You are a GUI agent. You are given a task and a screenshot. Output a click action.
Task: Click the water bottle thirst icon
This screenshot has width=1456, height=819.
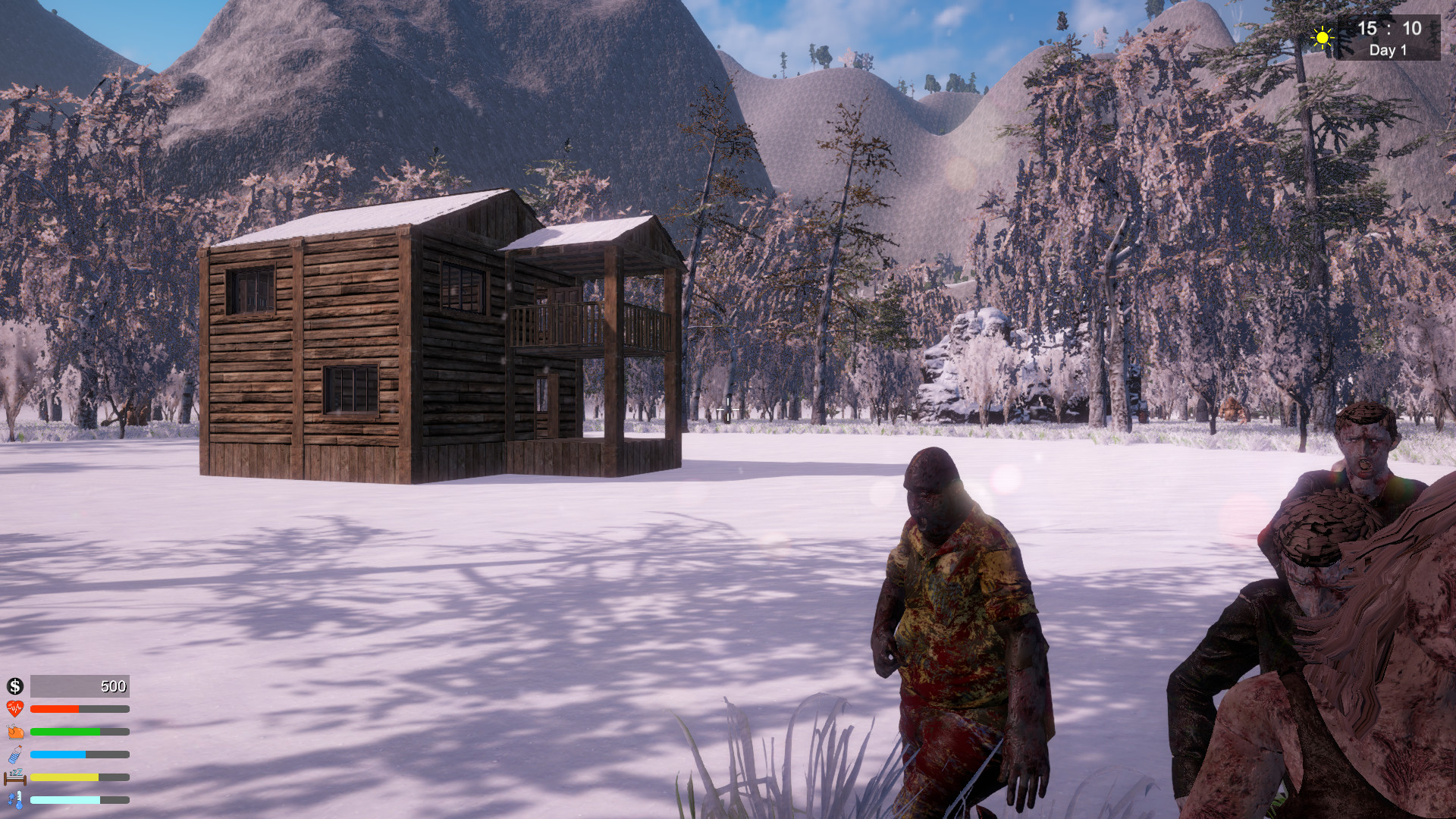14,755
